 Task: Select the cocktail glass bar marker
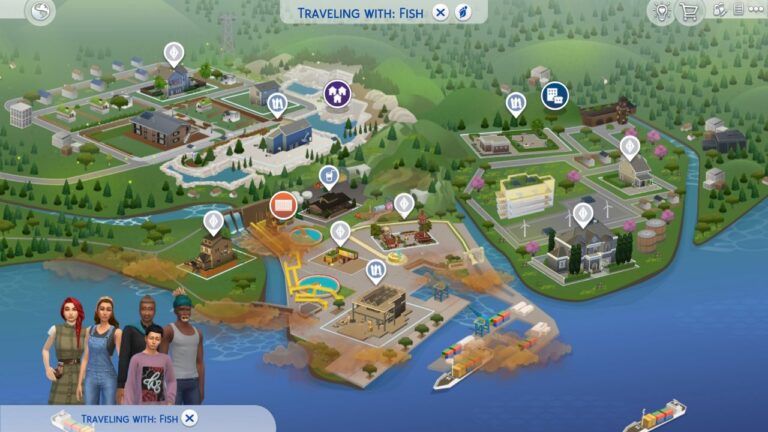click(327, 177)
